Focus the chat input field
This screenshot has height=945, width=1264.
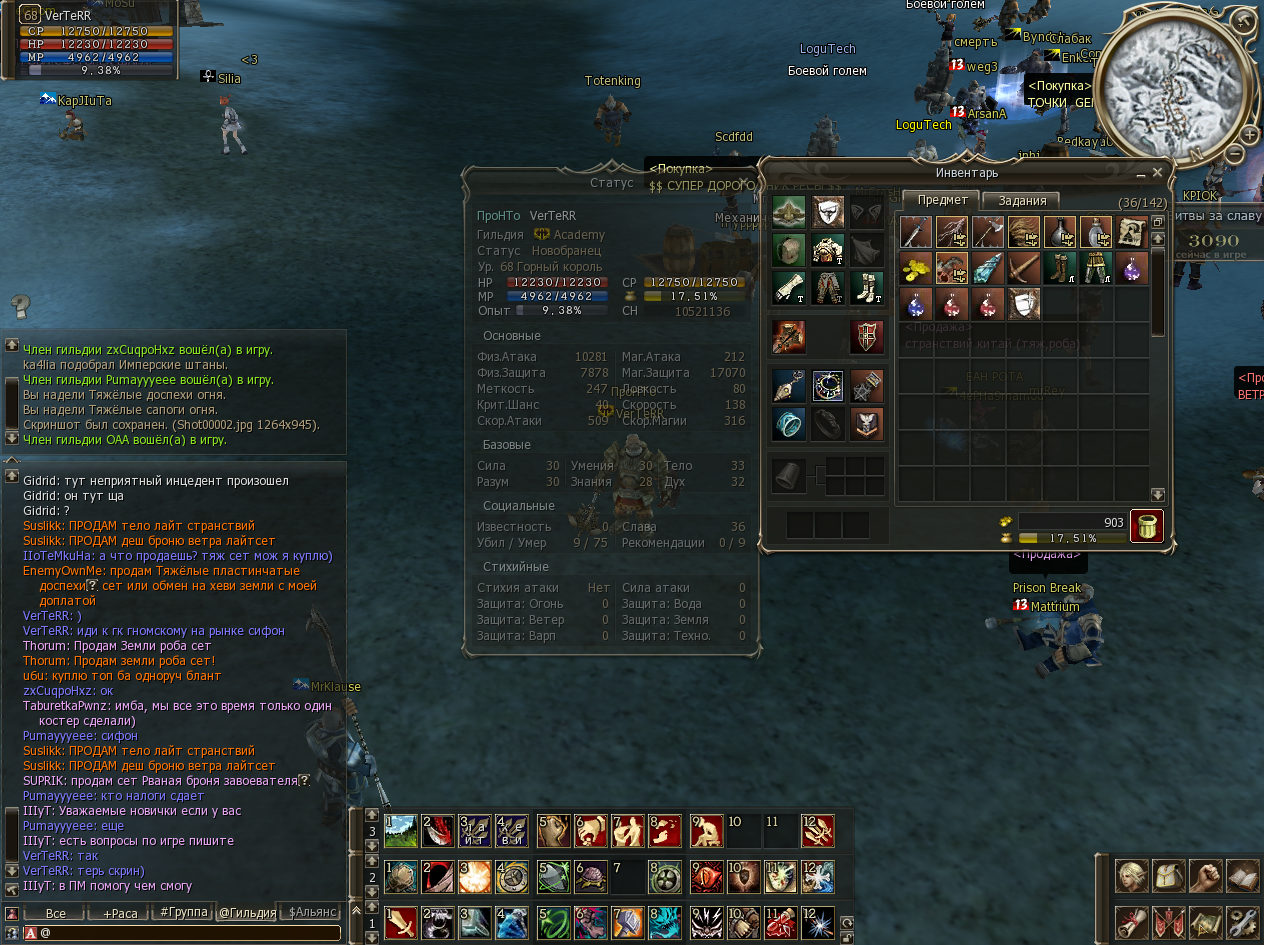pos(190,933)
